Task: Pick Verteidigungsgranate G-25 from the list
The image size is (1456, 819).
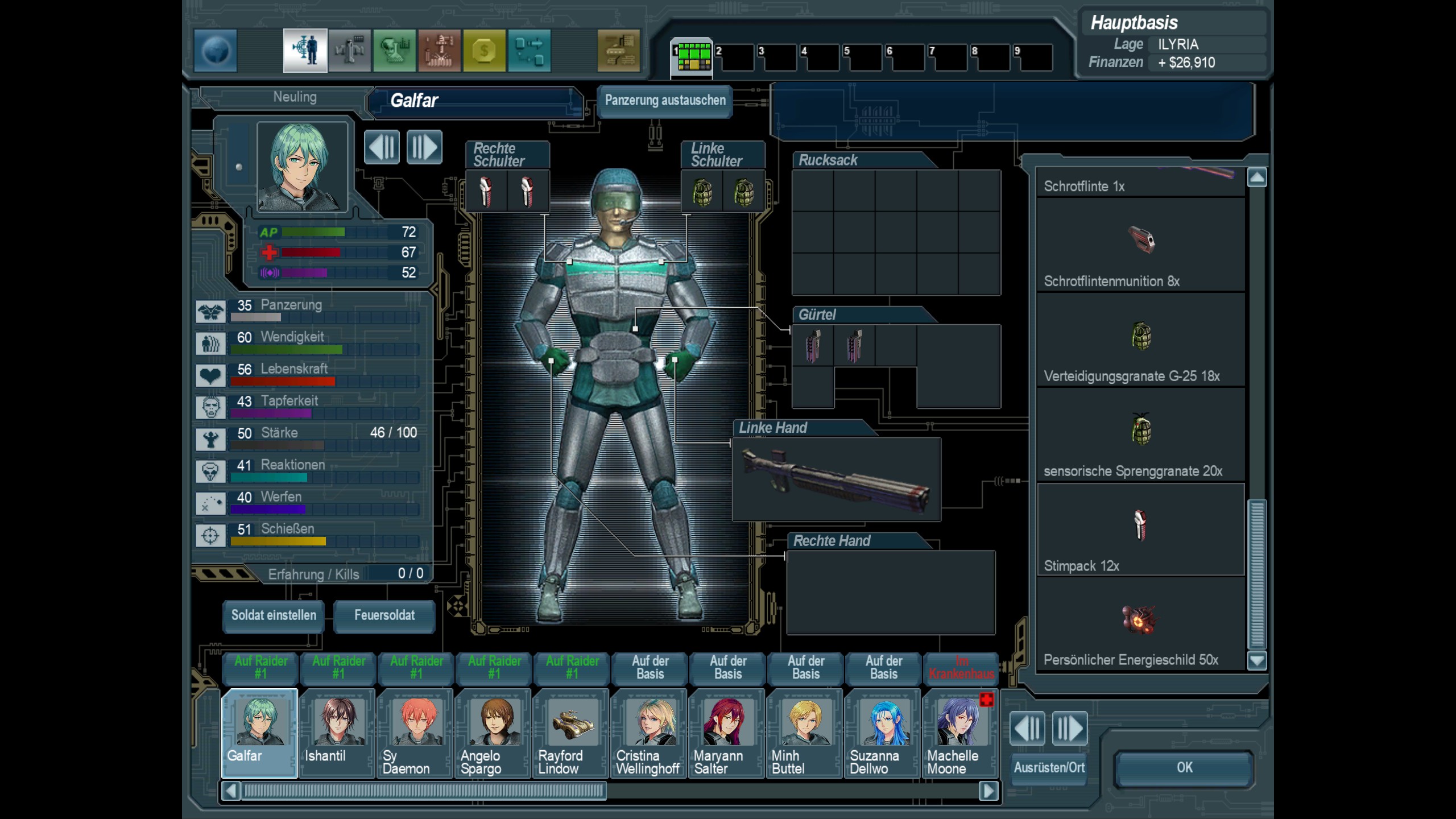Action: pos(1140,340)
